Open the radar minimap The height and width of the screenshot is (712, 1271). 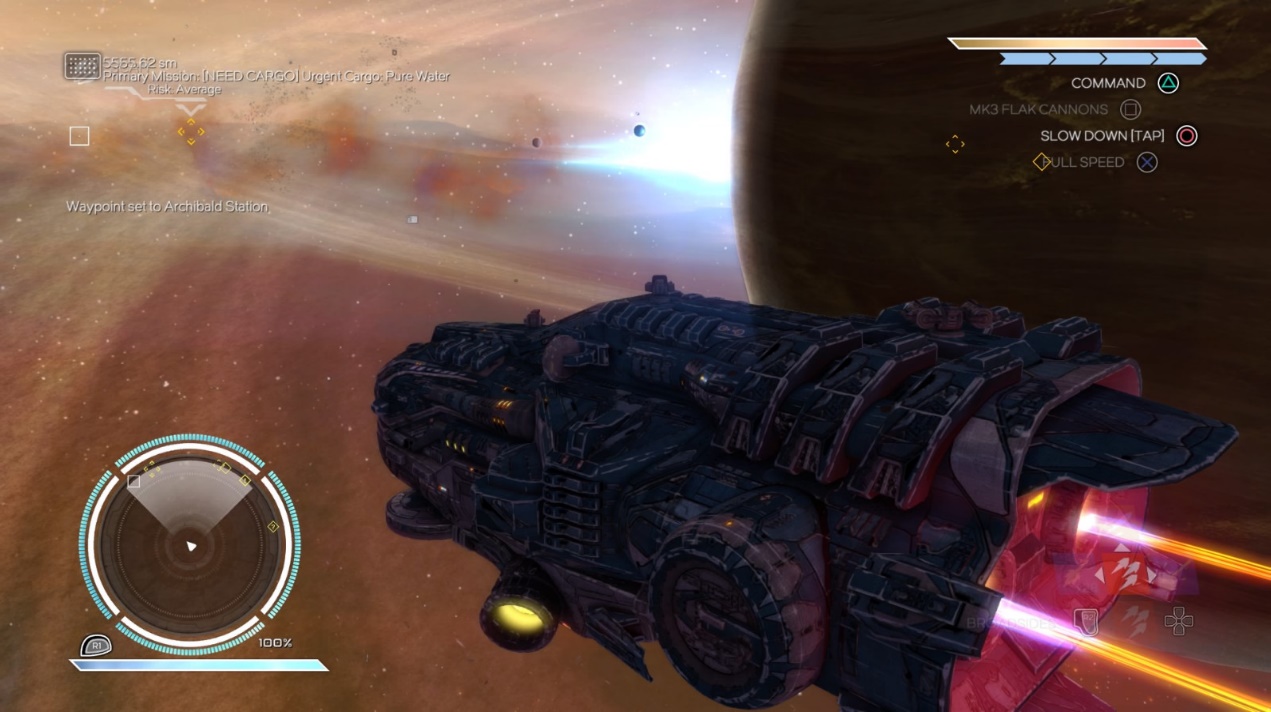[189, 546]
